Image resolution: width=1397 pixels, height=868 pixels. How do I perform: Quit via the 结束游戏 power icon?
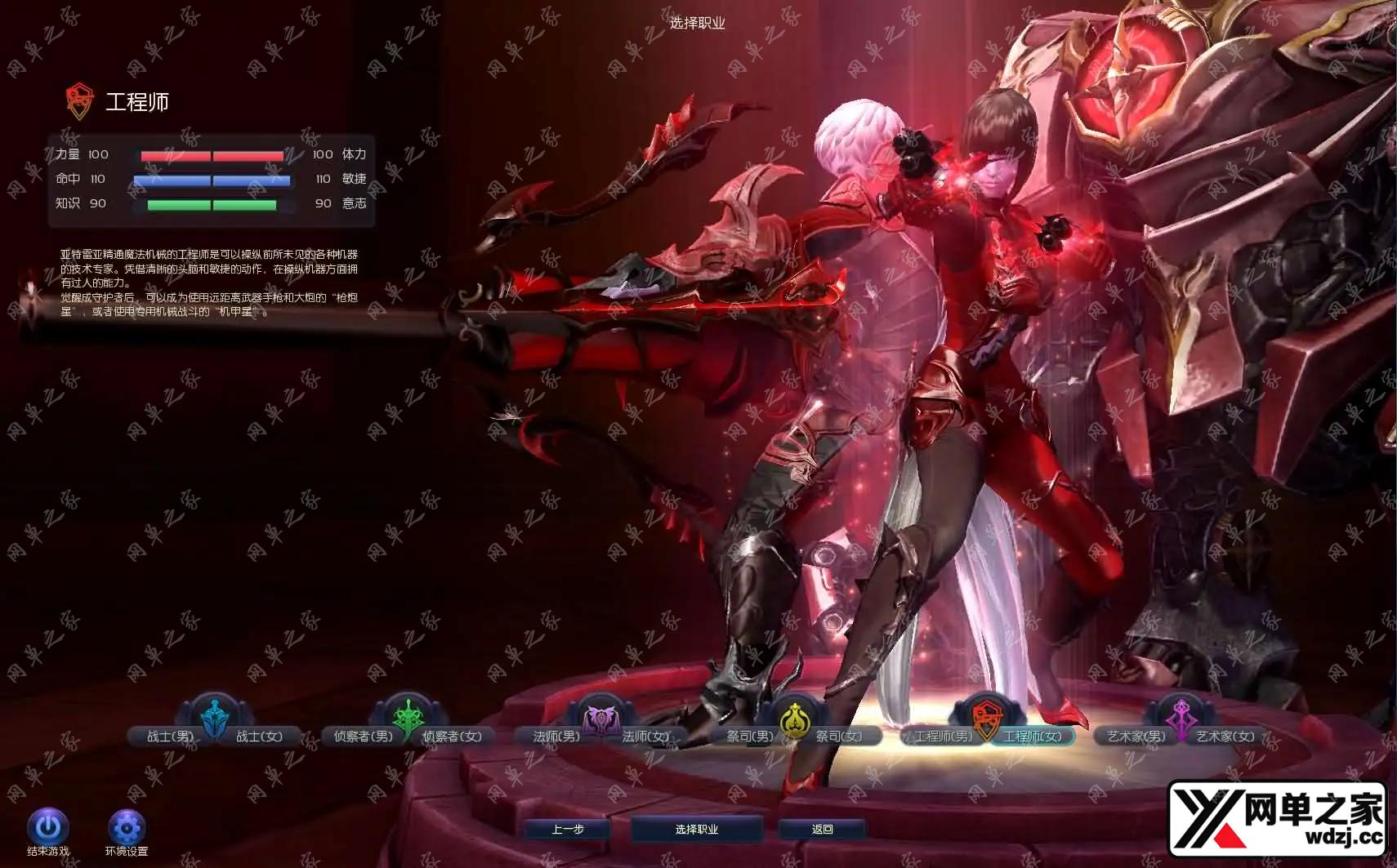[47, 828]
